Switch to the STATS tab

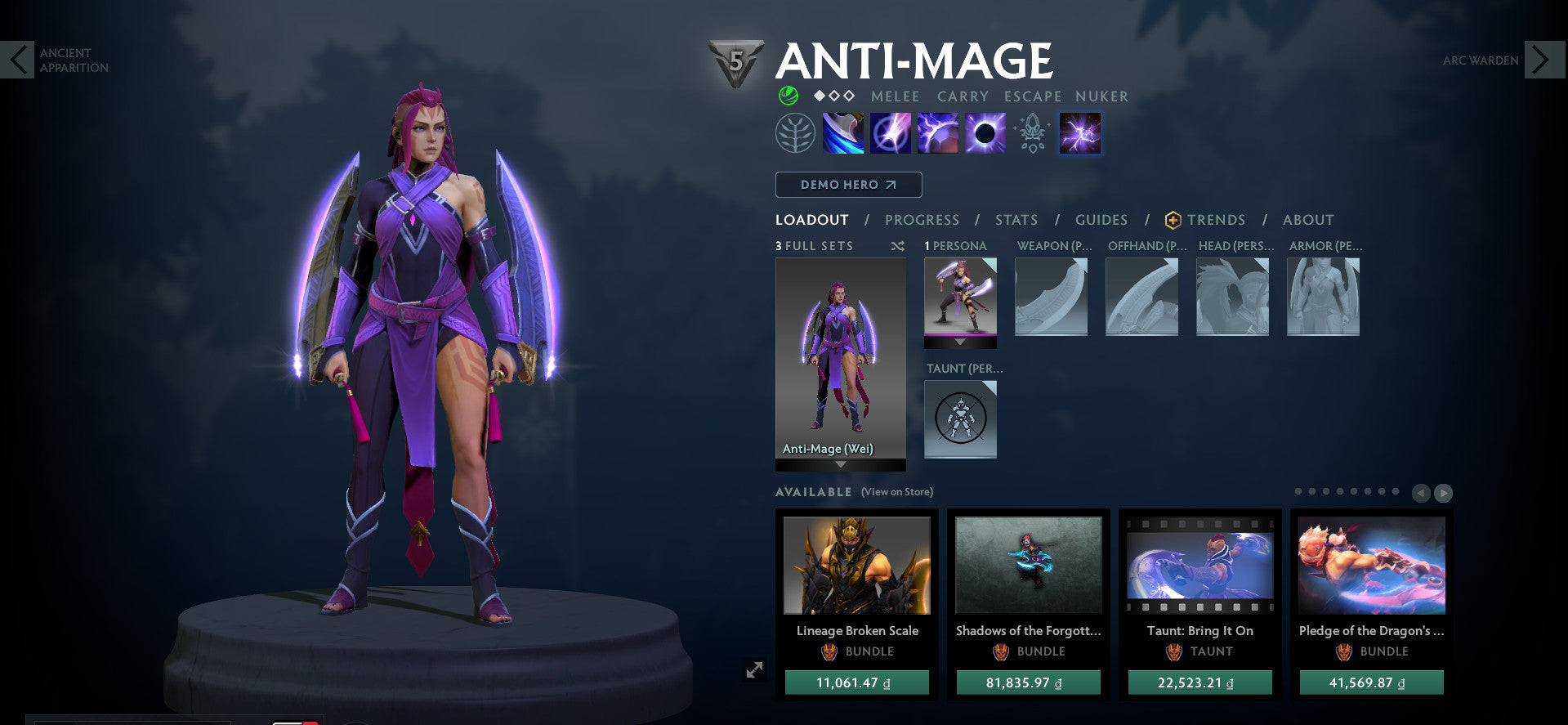pyautogui.click(x=1015, y=219)
